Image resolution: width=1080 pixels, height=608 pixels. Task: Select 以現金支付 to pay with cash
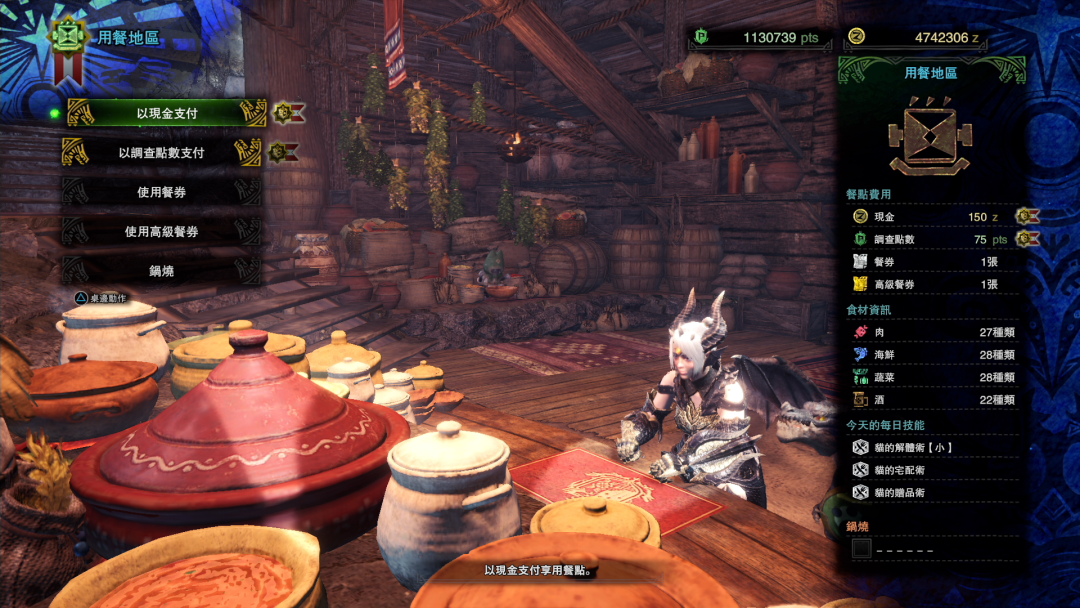tap(166, 114)
